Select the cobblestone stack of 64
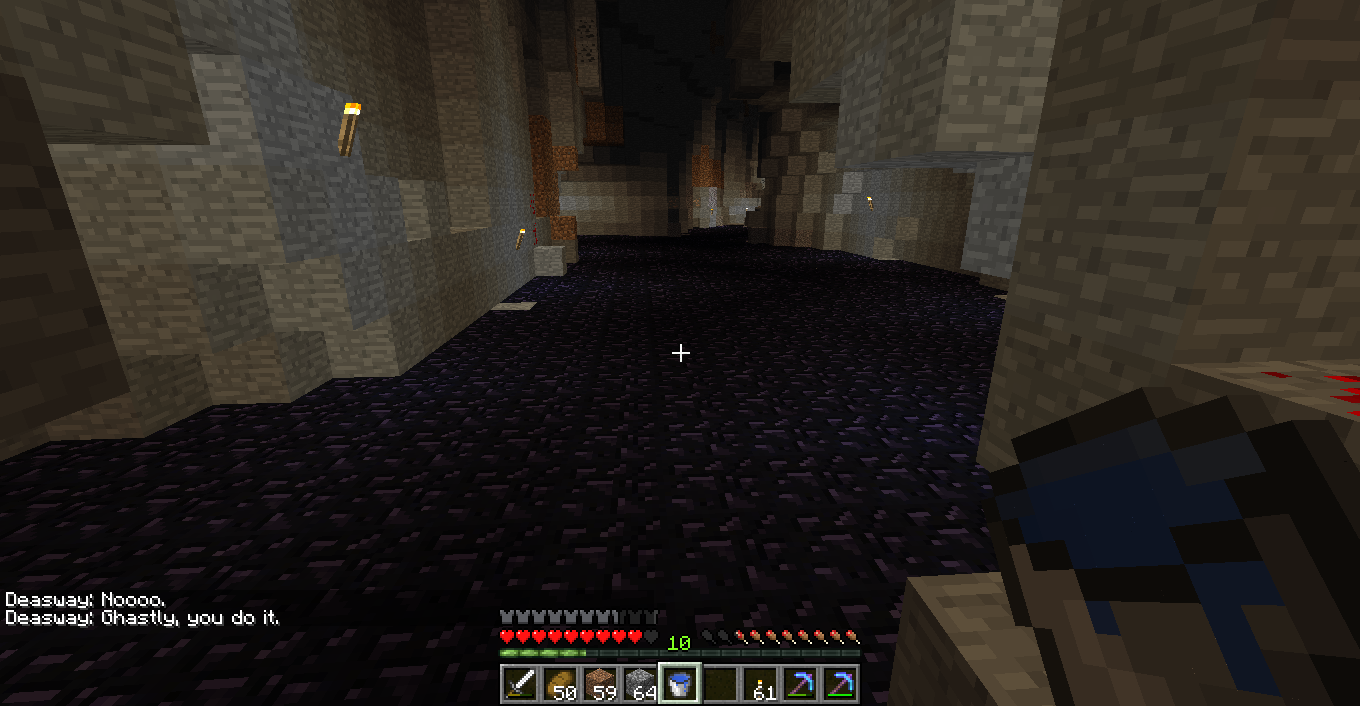The width and height of the screenshot is (1360, 706). click(639, 684)
